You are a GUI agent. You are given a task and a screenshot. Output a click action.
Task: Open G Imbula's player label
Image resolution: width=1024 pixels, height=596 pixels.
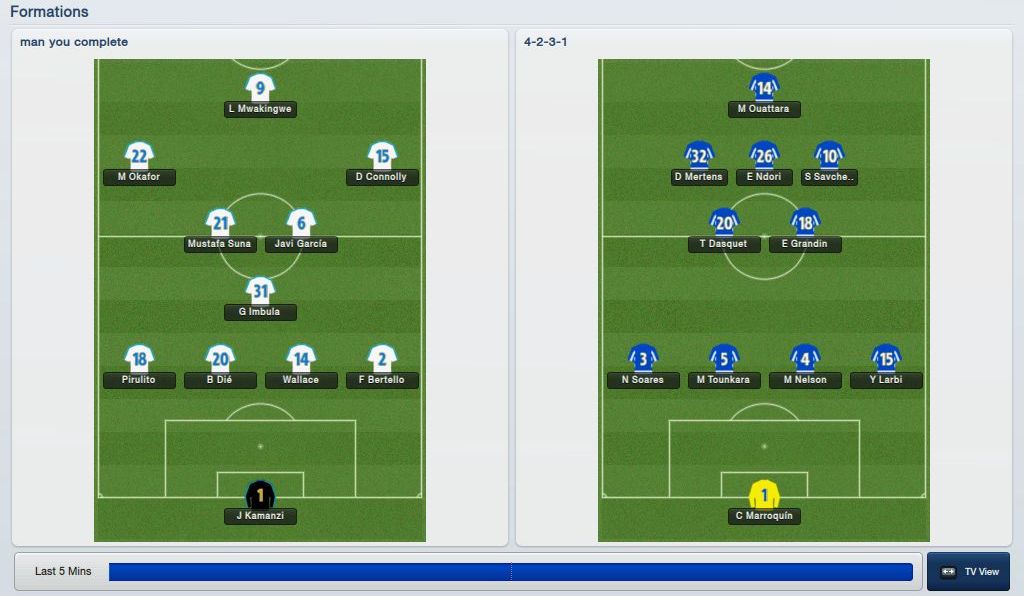click(x=260, y=312)
